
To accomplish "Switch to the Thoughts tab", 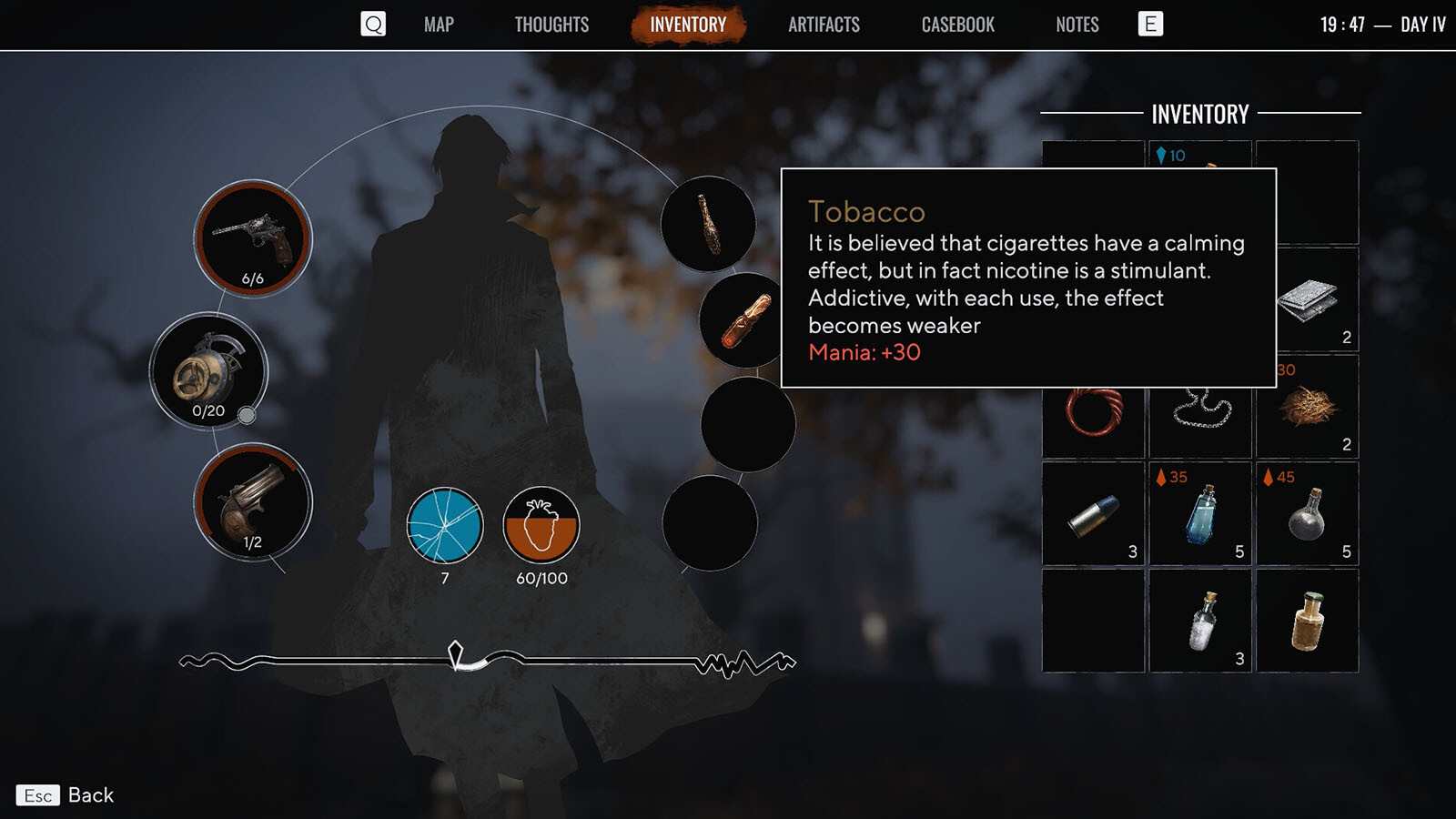I will [551, 25].
